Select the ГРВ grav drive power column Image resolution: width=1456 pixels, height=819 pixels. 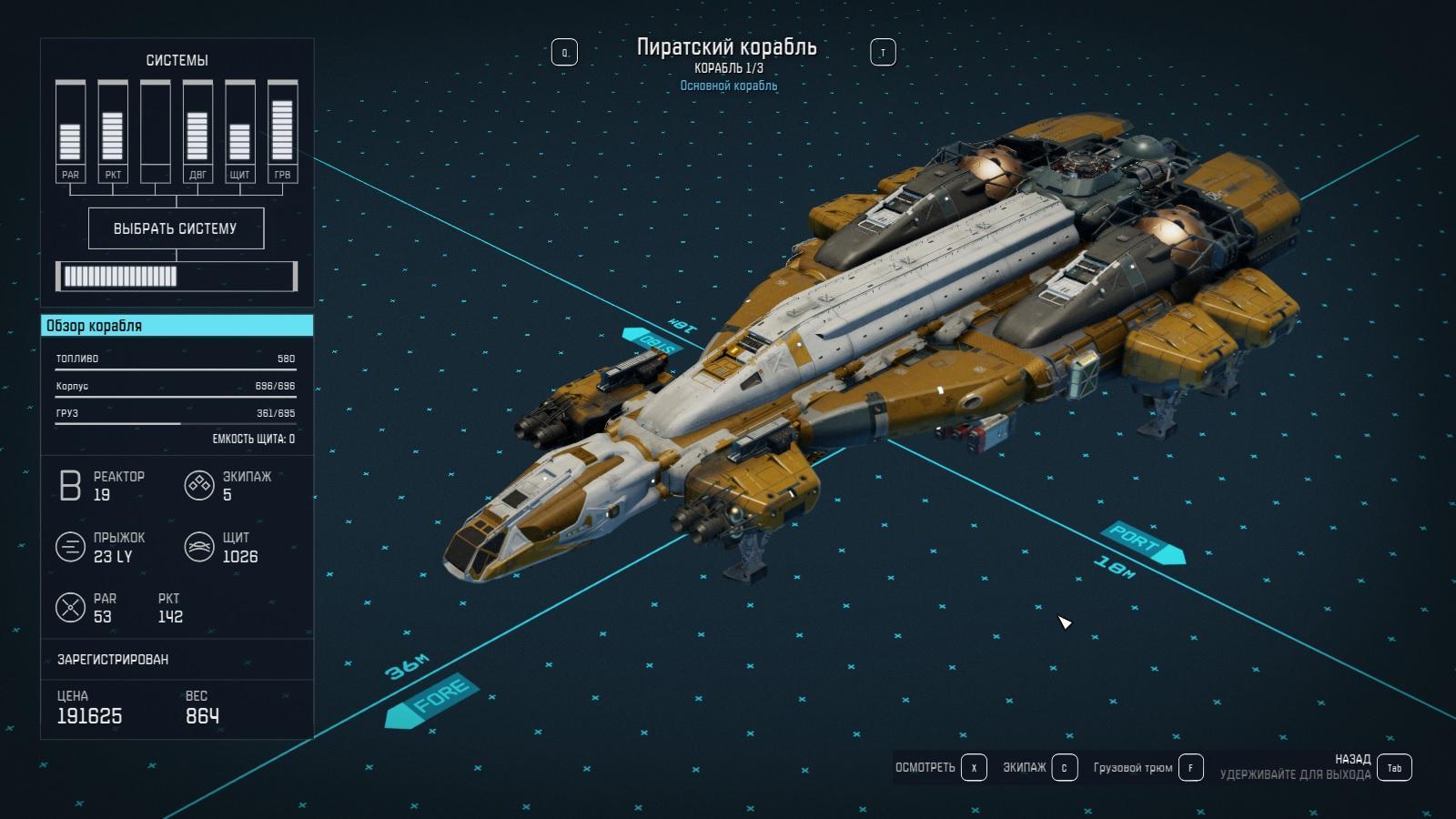click(282, 132)
